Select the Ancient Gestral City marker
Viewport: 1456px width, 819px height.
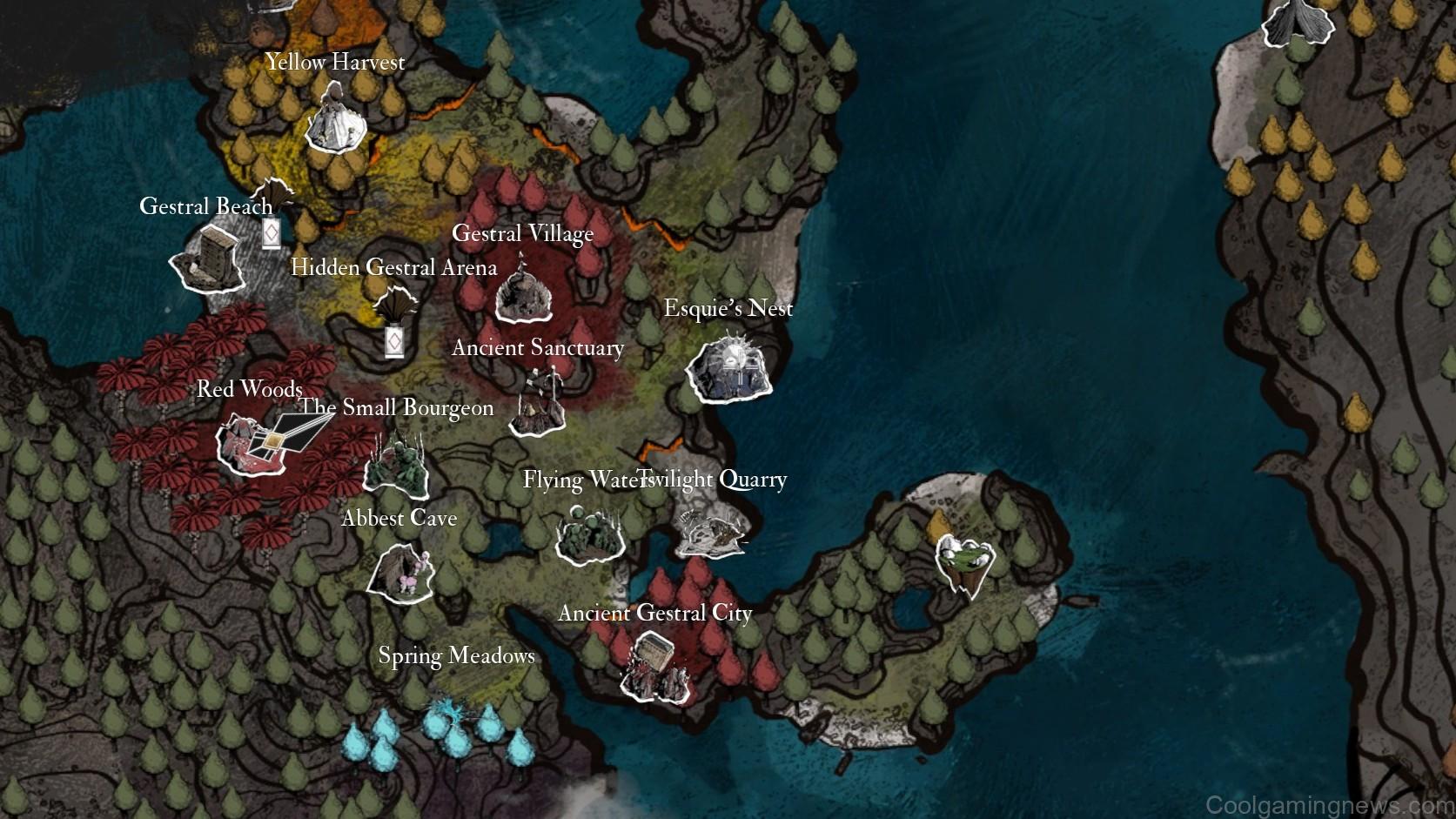(654, 668)
